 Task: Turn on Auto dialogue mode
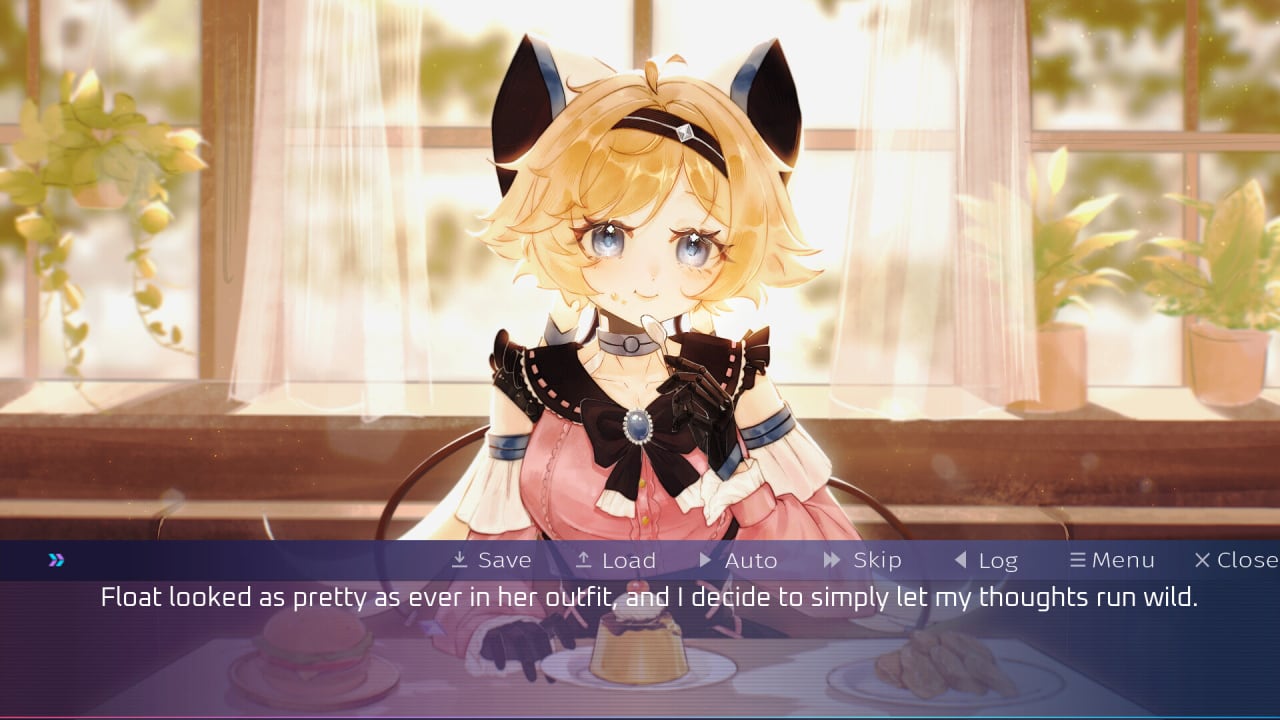(738, 560)
